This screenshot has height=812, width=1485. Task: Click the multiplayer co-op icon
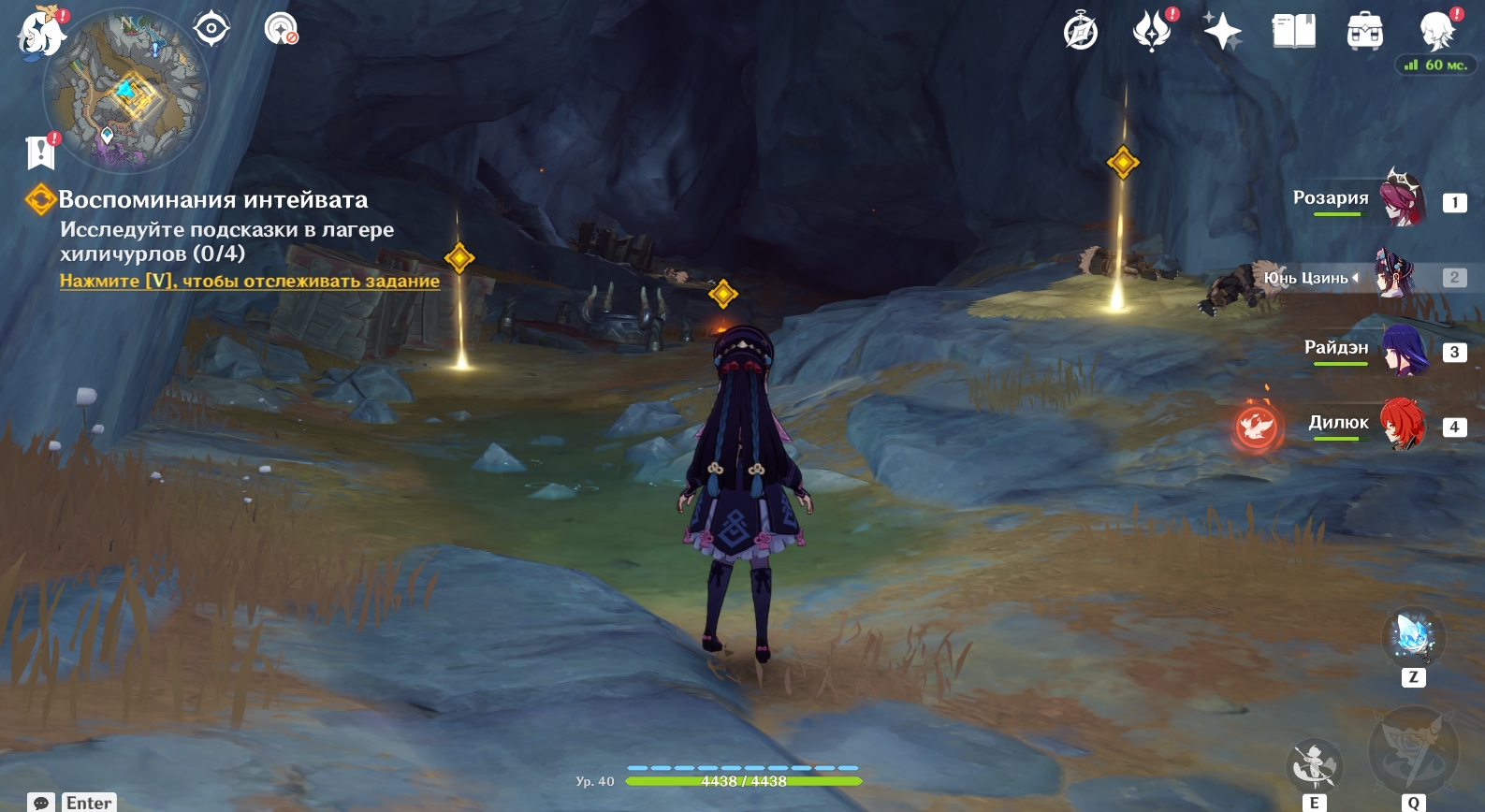coord(280,29)
